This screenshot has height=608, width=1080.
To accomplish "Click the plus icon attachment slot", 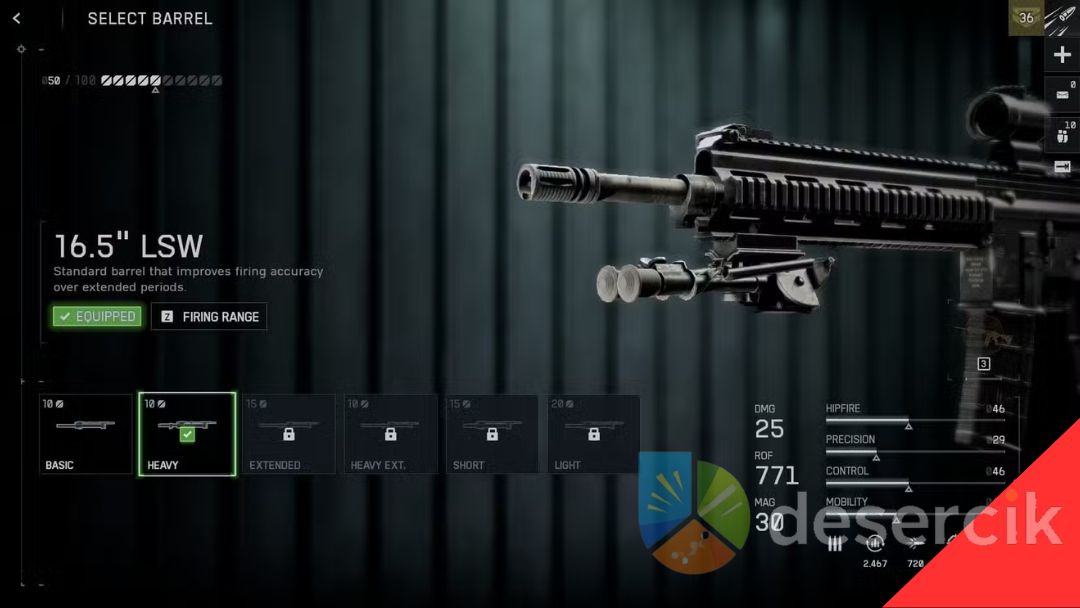I will pyautogui.click(x=1062, y=55).
